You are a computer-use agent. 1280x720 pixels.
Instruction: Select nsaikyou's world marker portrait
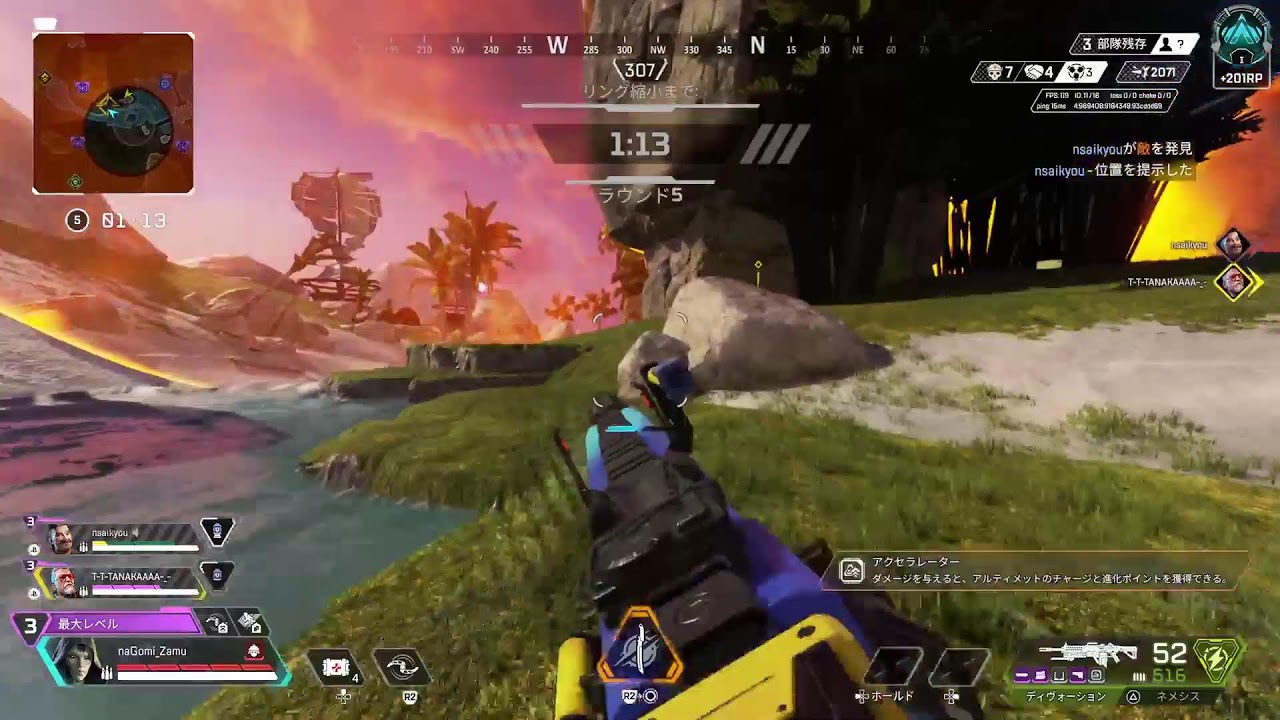[x=1233, y=243]
